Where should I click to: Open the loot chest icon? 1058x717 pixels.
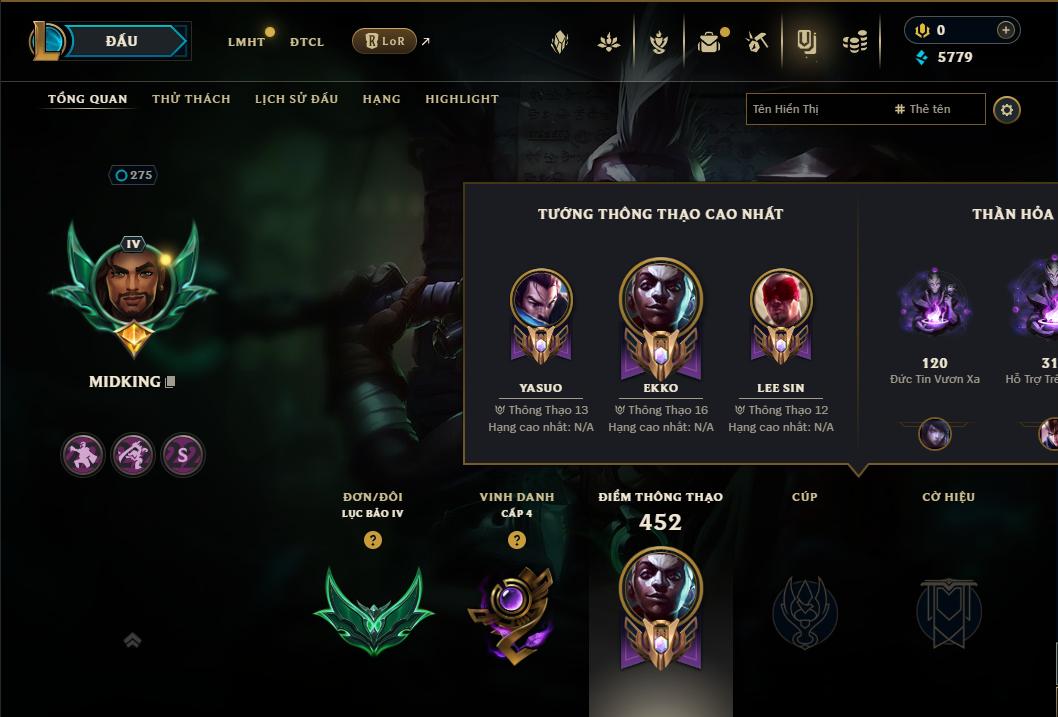pyautogui.click(x=709, y=42)
